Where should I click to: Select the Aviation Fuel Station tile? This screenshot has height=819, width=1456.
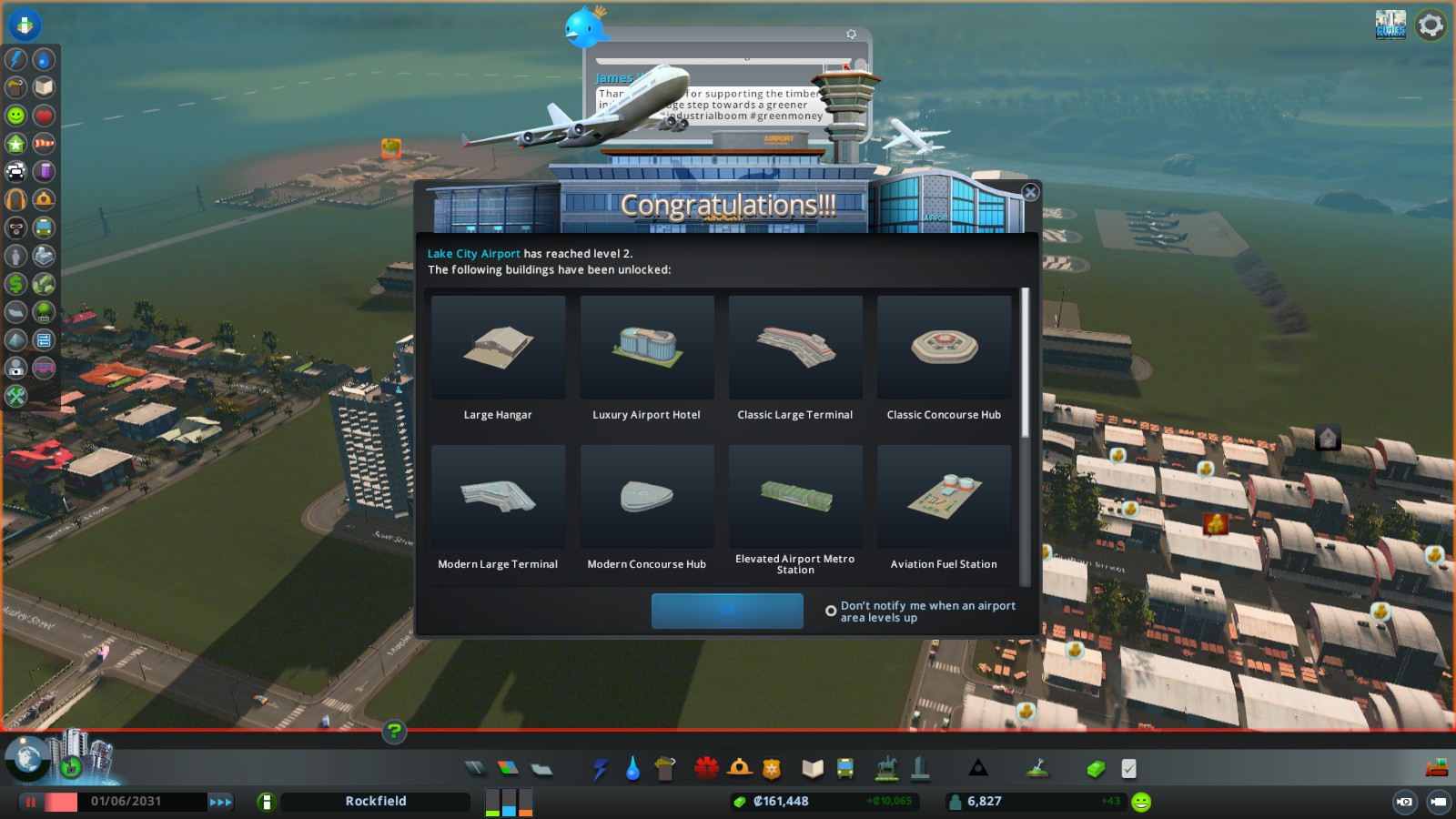click(944, 497)
